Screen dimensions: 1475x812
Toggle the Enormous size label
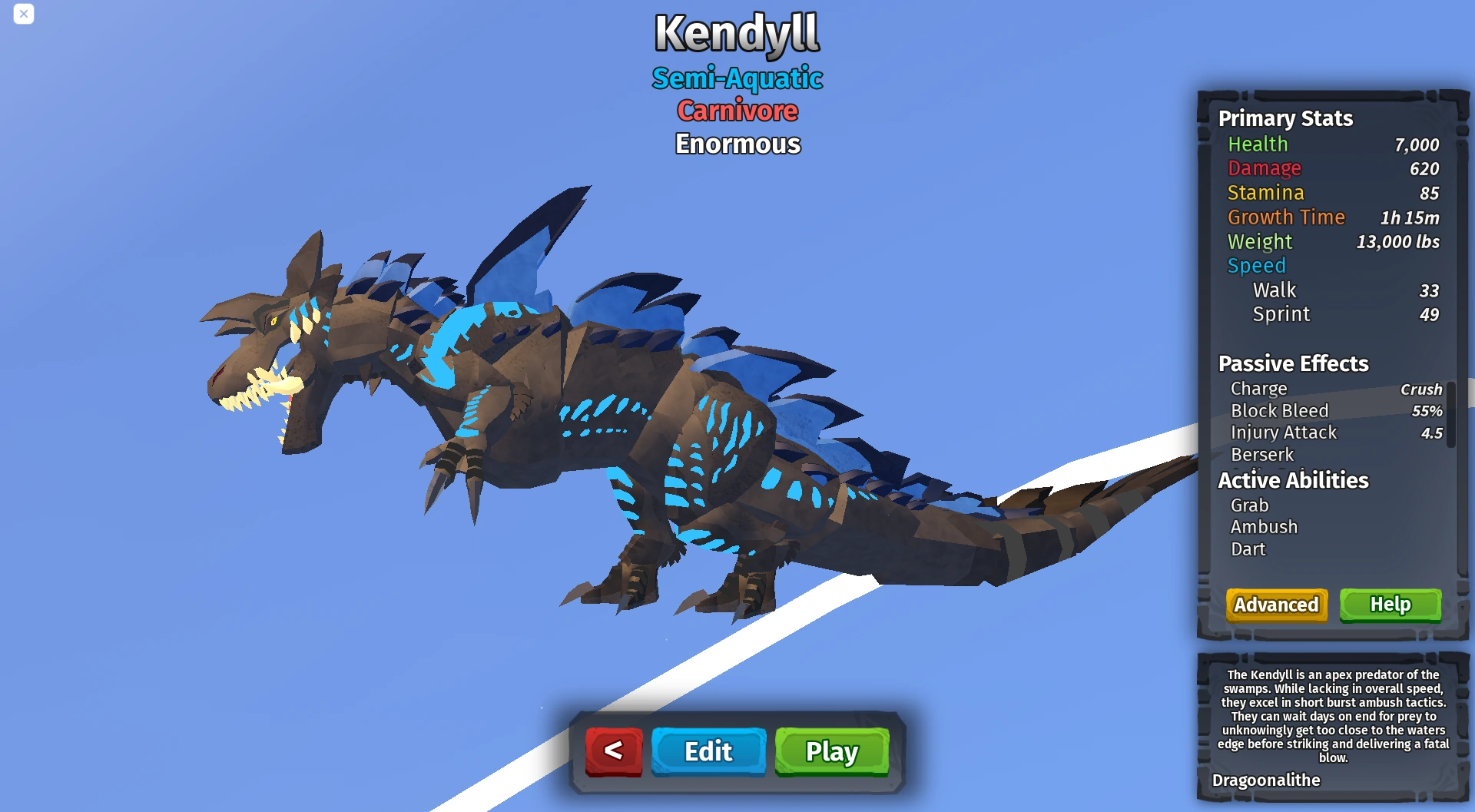(737, 143)
